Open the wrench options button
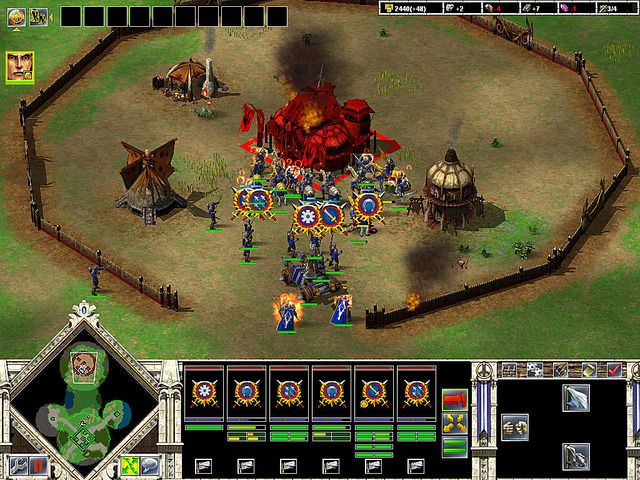 coord(18,465)
